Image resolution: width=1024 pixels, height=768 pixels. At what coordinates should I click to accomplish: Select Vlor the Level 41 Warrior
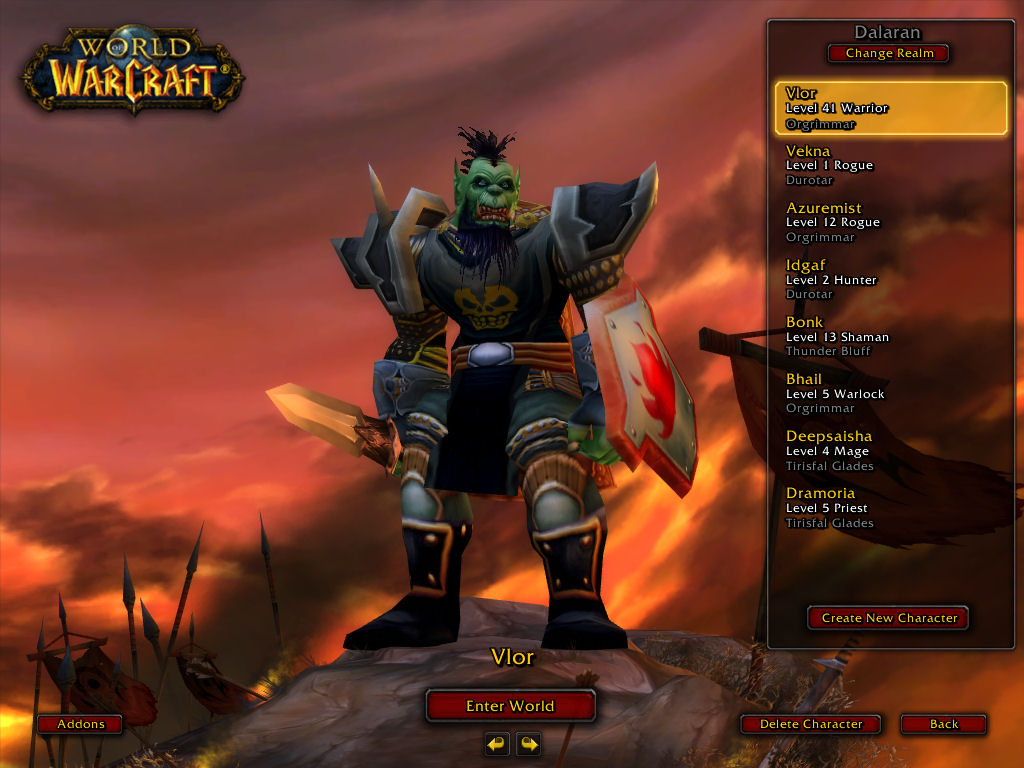890,108
